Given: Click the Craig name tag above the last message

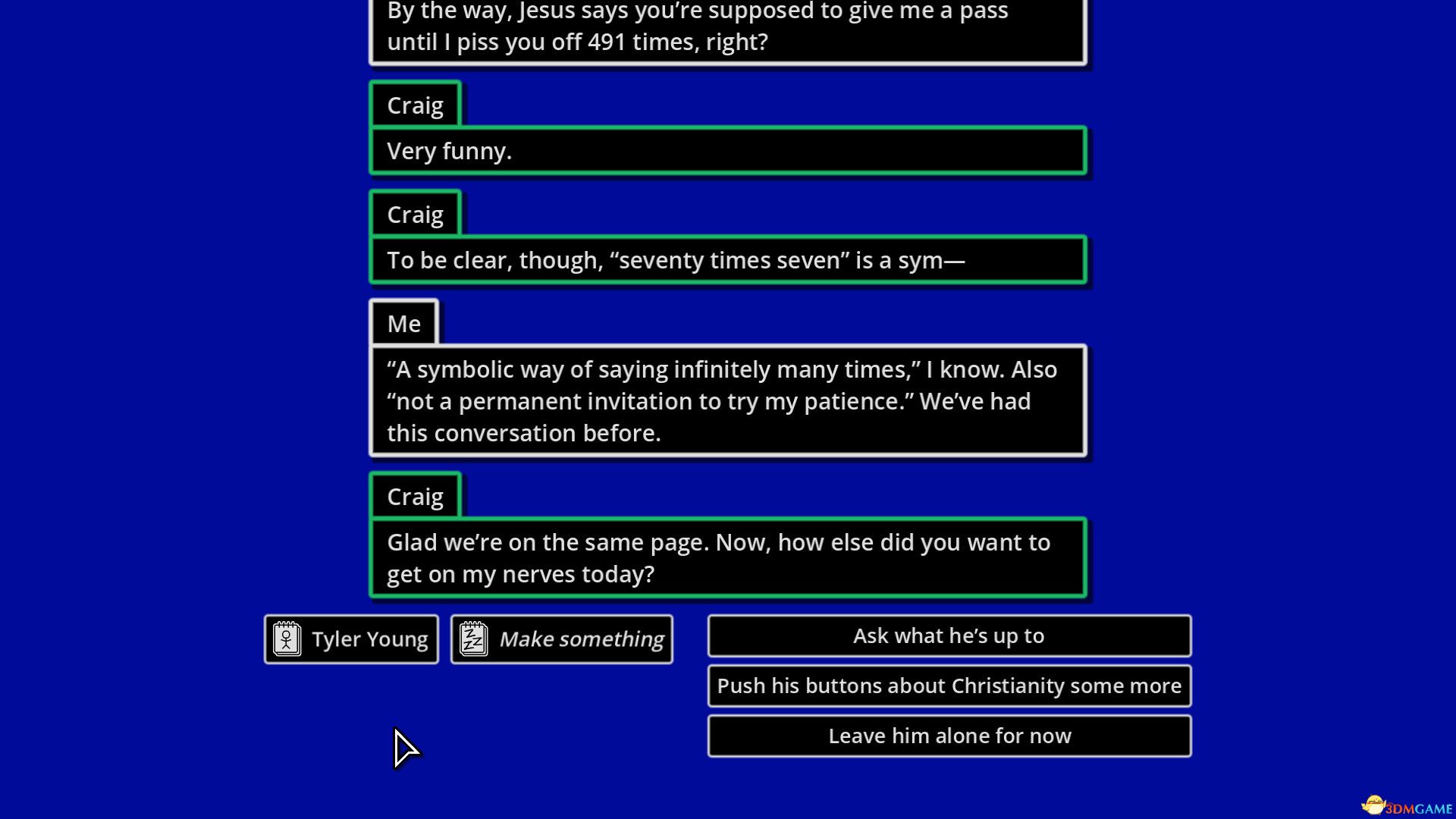Looking at the screenshot, I should point(415,495).
